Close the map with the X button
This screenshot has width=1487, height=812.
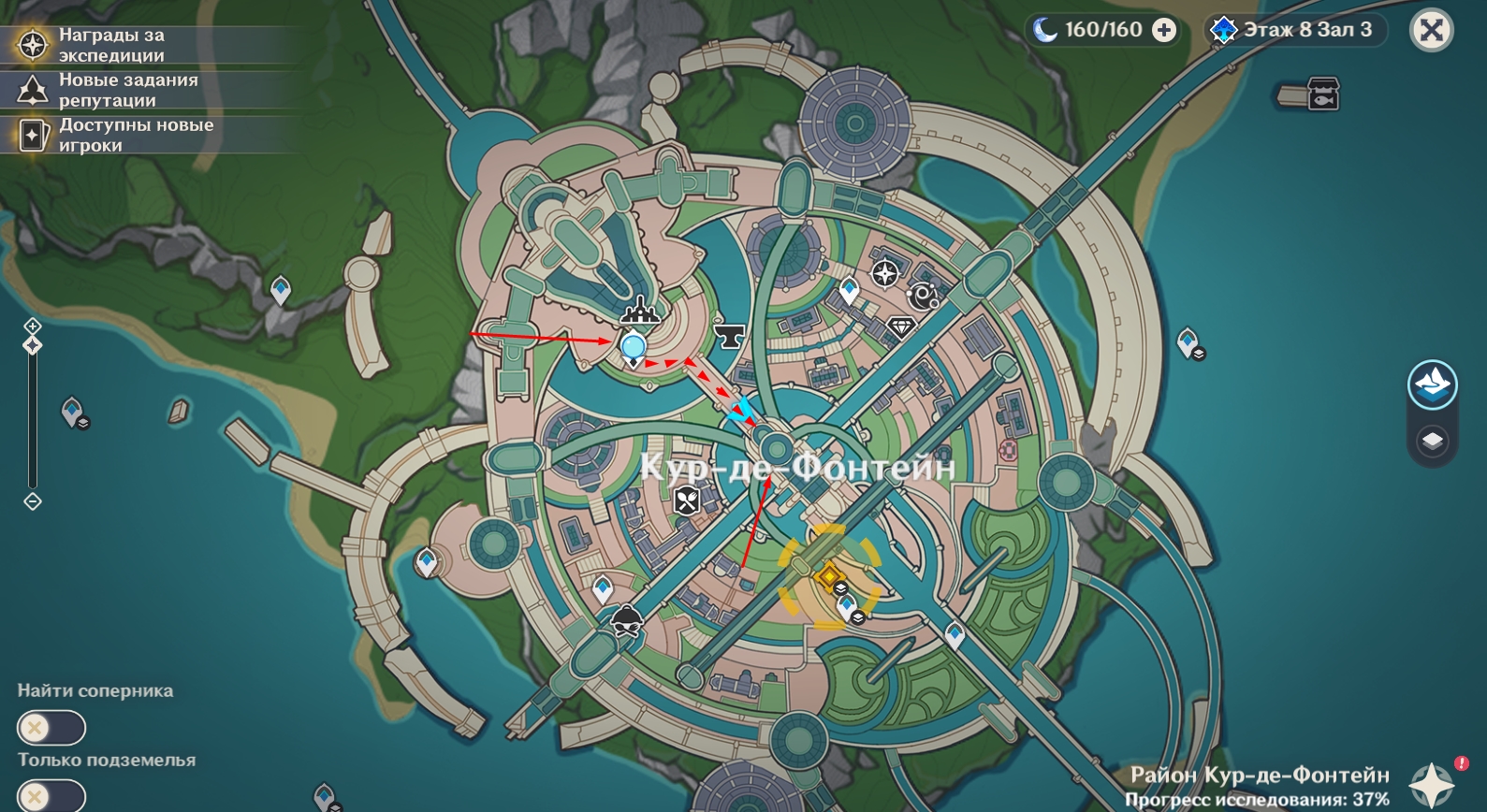click(x=1431, y=31)
